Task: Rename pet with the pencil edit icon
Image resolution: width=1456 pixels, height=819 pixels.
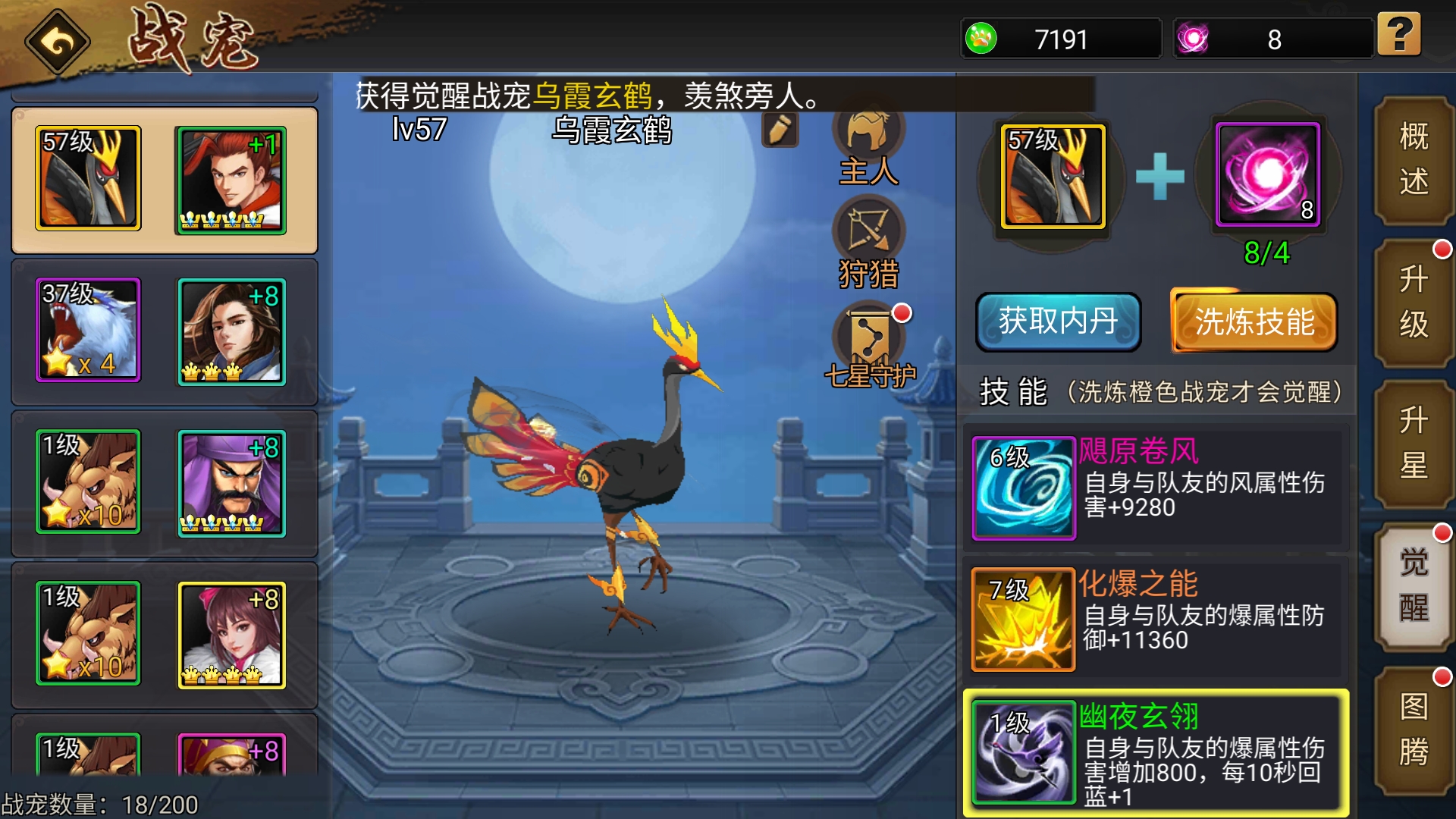Action: point(780,130)
